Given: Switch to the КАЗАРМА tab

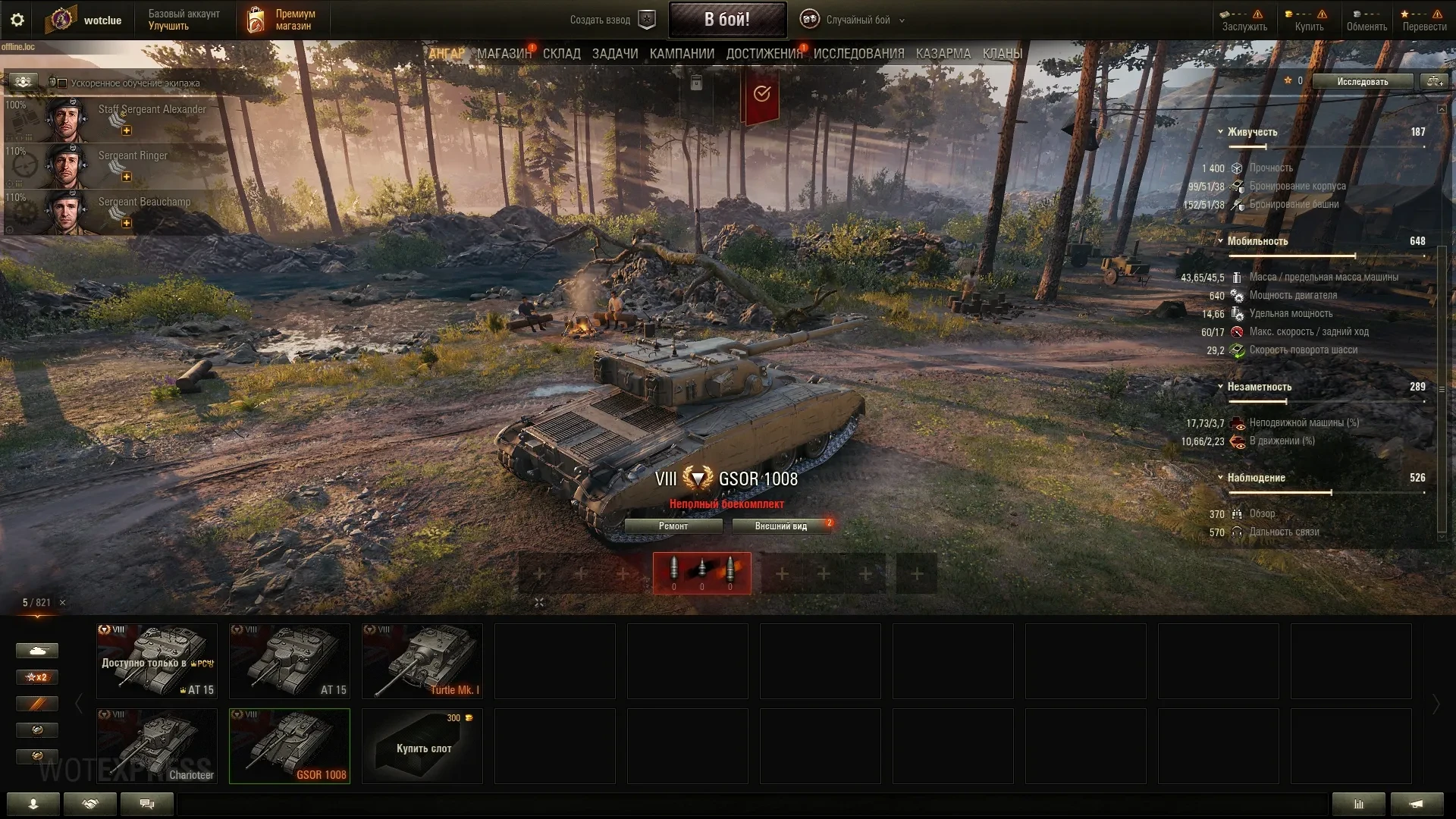Looking at the screenshot, I should pyautogui.click(x=943, y=54).
